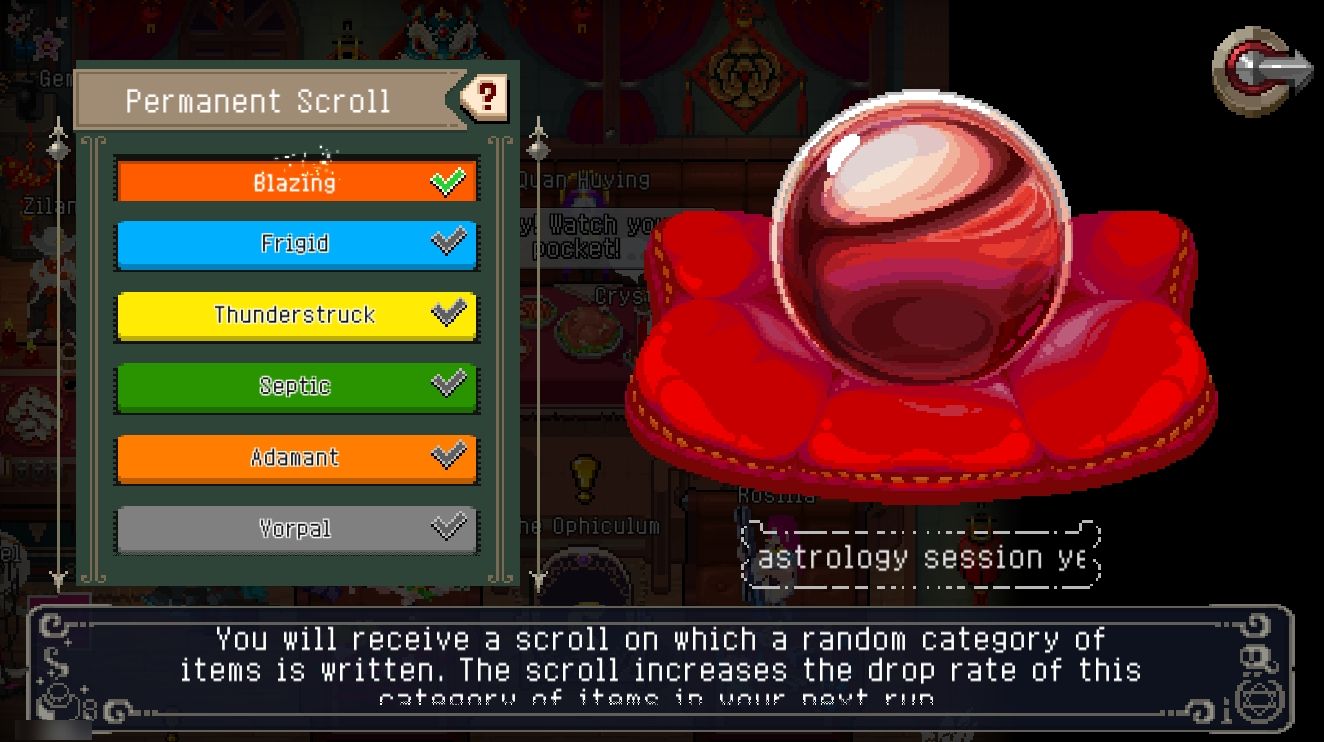Choose the Frigid scroll entry
Image resolution: width=1324 pixels, height=742 pixels.
pyautogui.click(x=296, y=244)
